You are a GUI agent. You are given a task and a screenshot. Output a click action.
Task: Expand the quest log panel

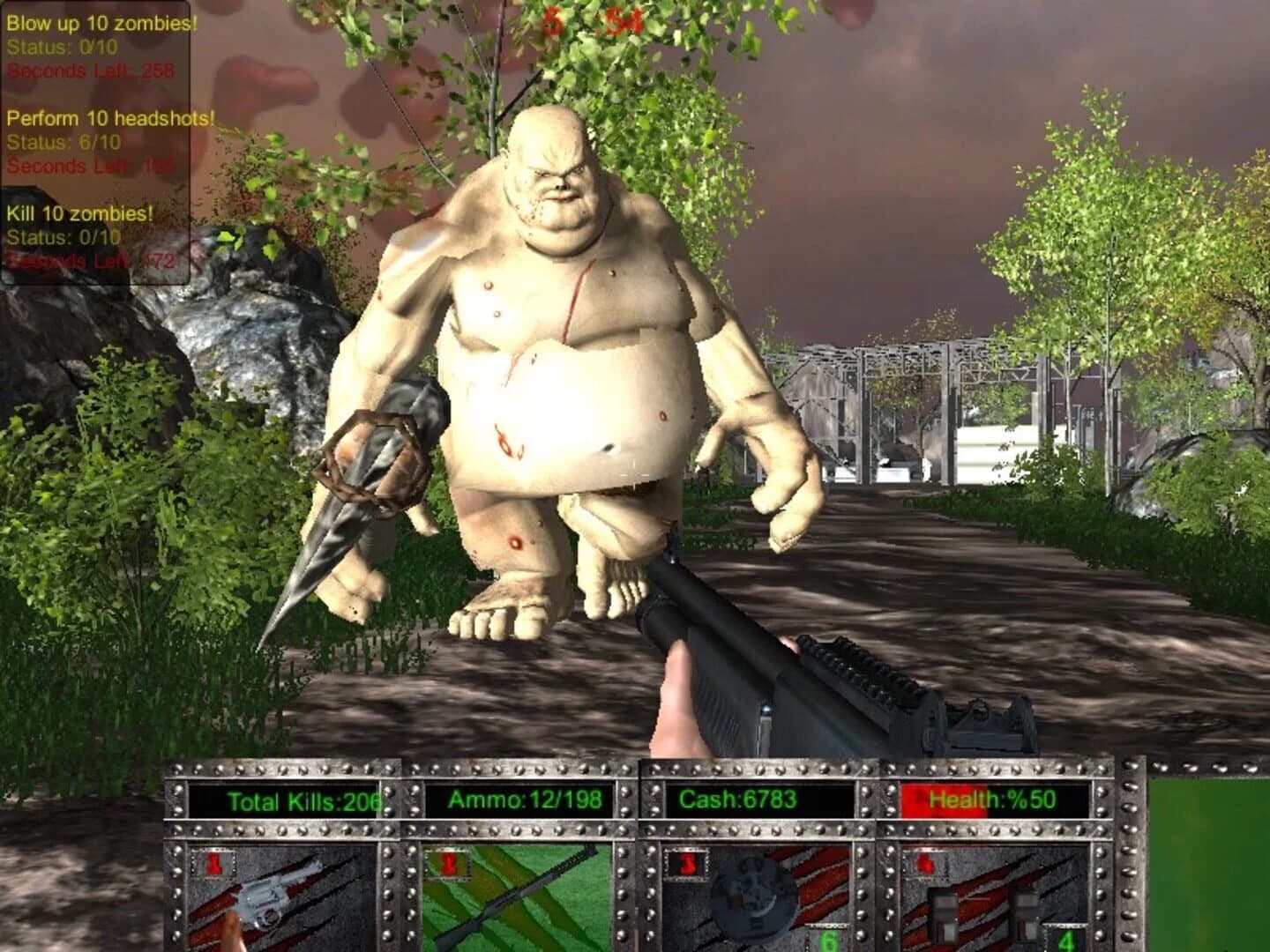(97, 141)
